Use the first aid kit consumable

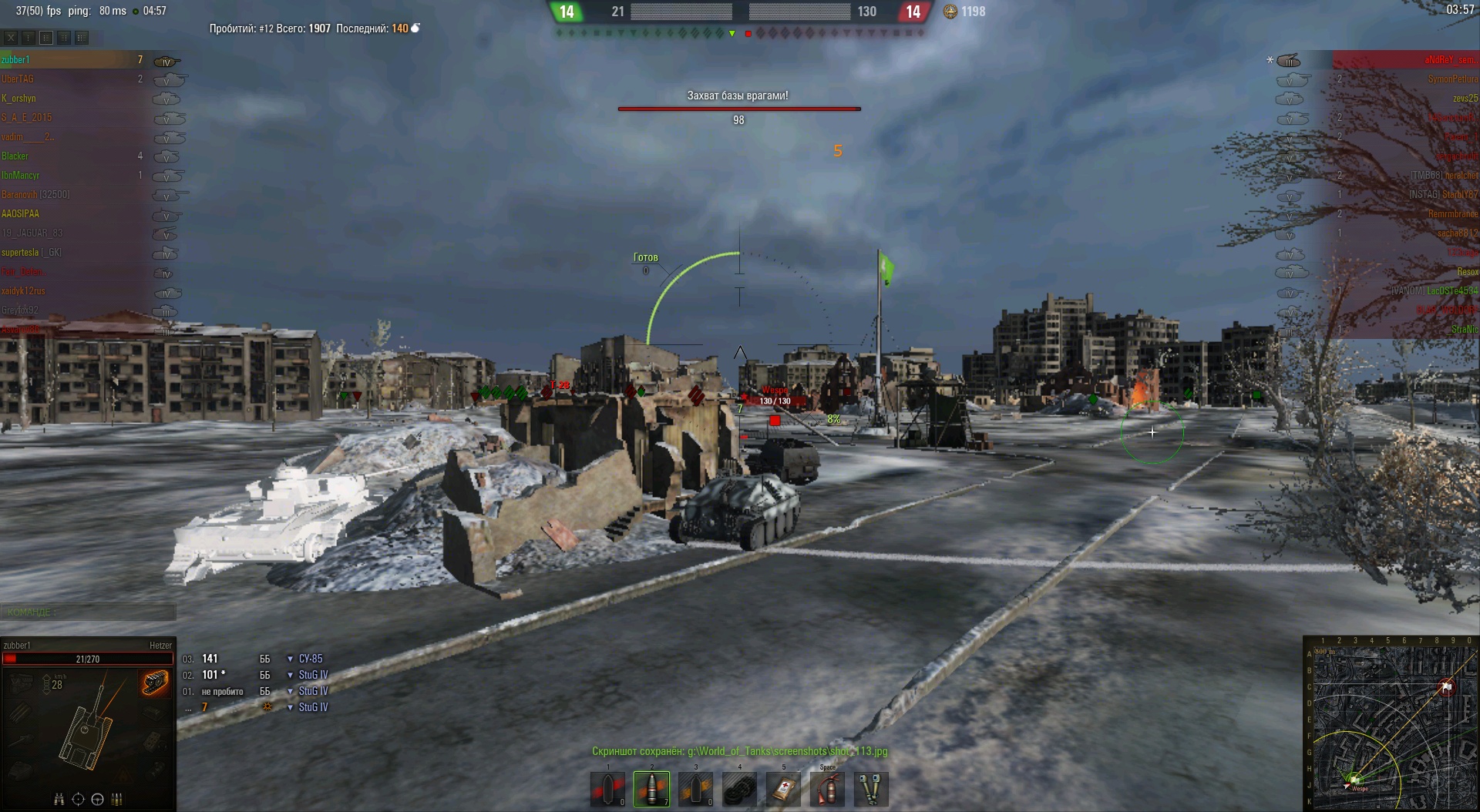click(783, 789)
